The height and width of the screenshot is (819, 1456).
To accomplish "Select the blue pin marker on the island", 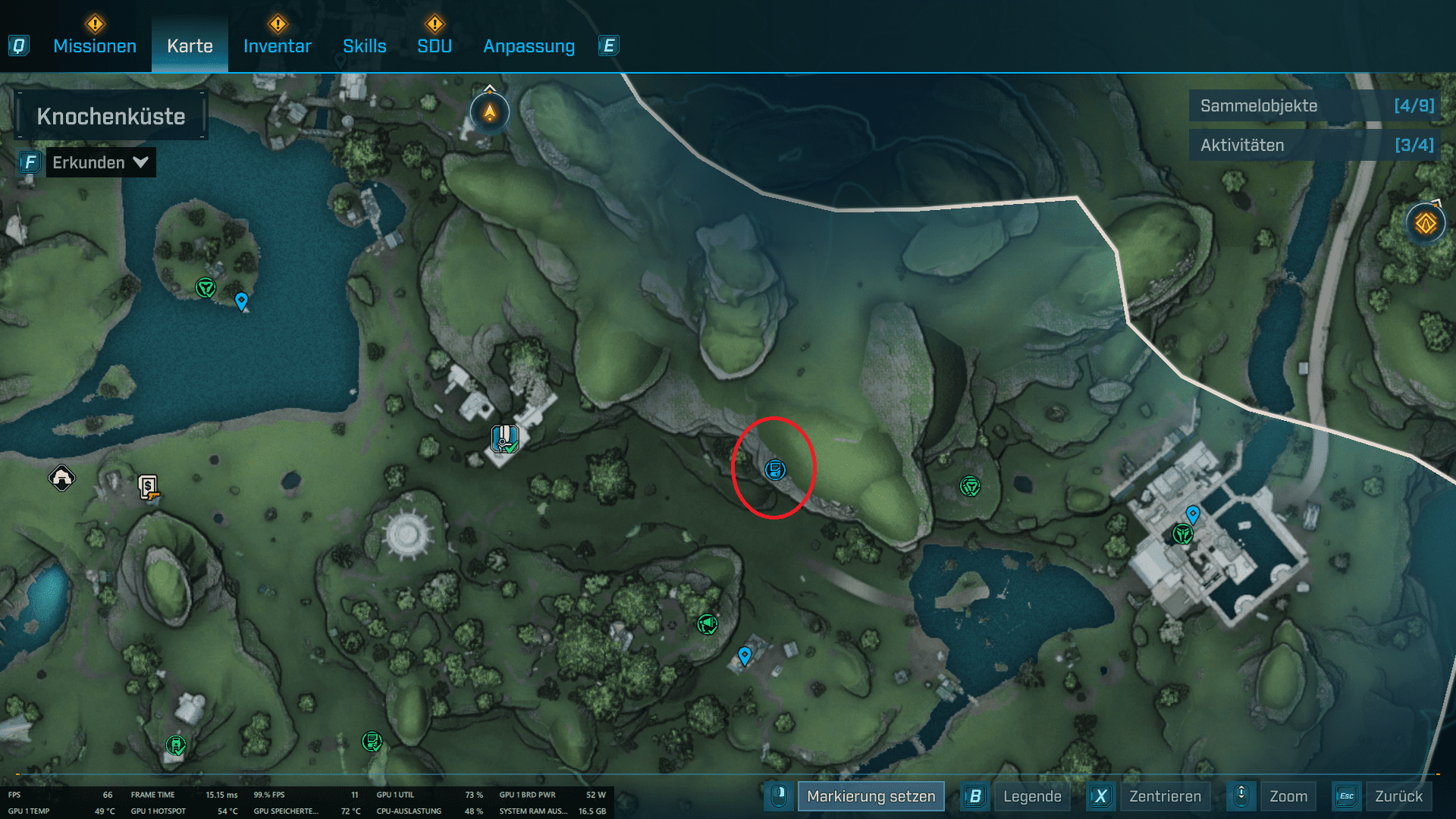I will click(x=241, y=301).
